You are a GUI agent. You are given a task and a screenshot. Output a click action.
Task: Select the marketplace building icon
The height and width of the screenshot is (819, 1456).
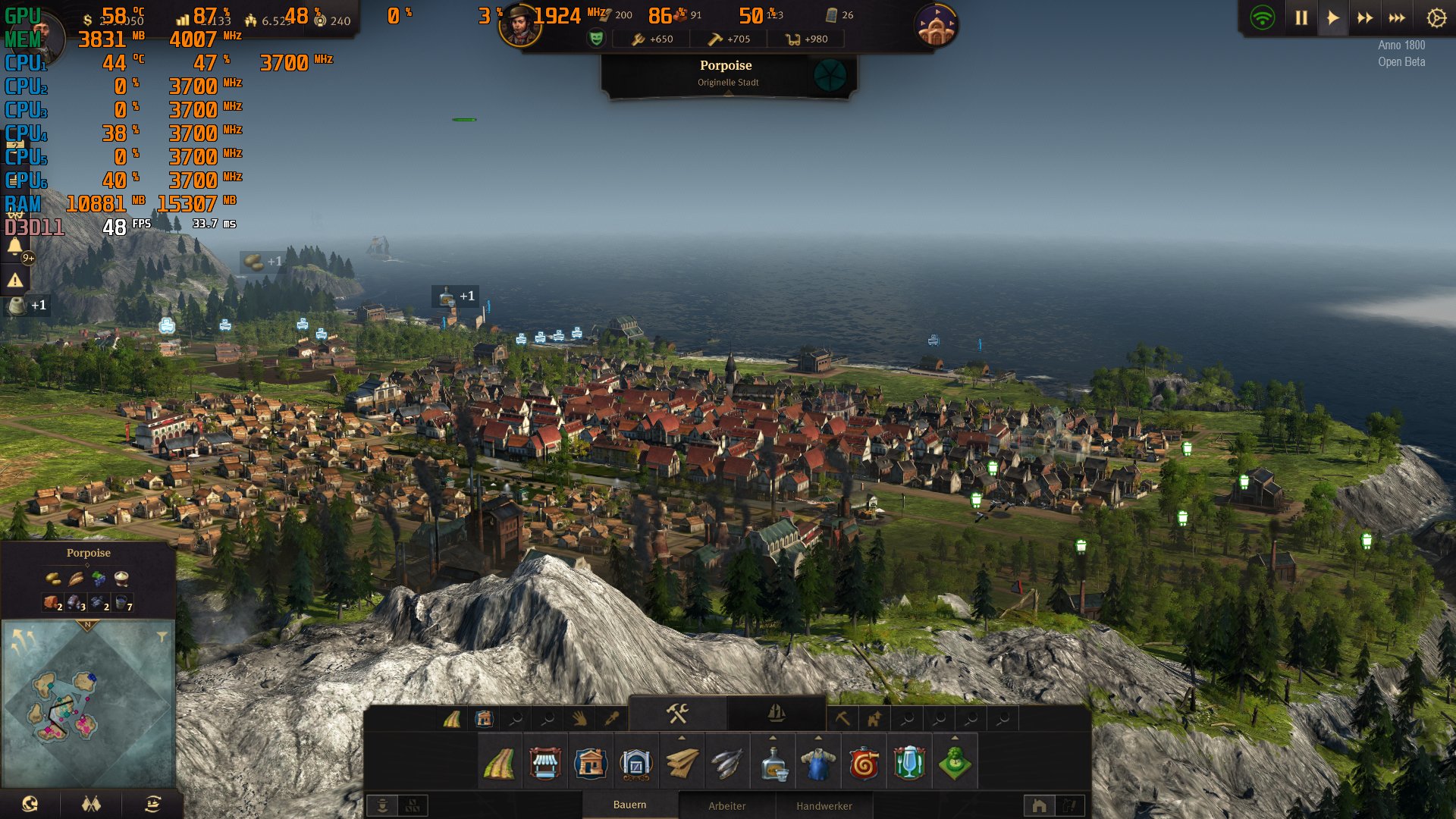(544, 764)
